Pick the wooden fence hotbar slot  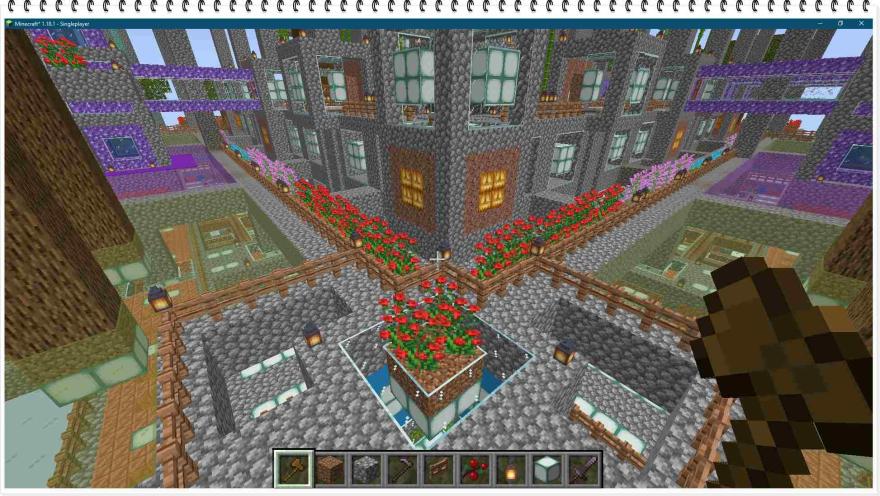(x=439, y=468)
